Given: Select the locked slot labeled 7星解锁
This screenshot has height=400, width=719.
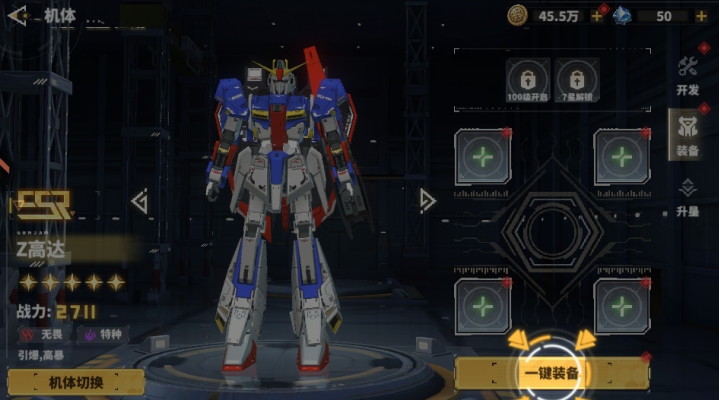Looking at the screenshot, I should pyautogui.click(x=576, y=78).
